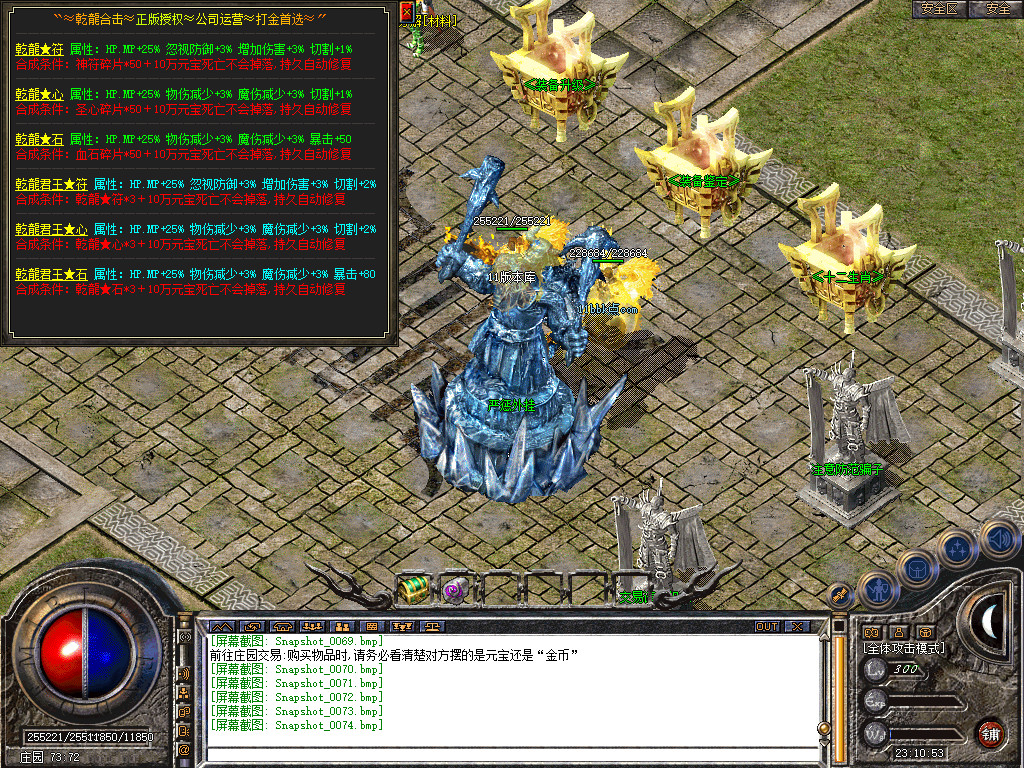Close the chat window with the X button
The image size is (1024, 768).
(x=797, y=627)
